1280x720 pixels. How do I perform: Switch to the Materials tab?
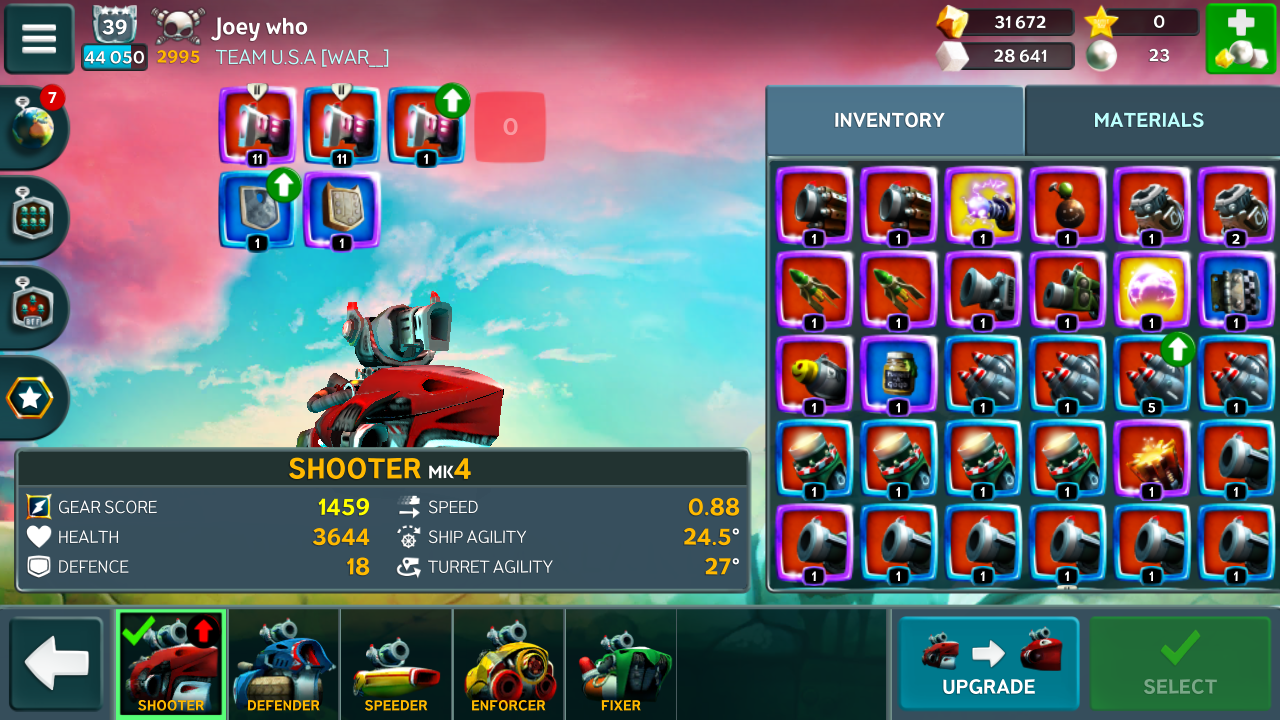[x=1148, y=120]
